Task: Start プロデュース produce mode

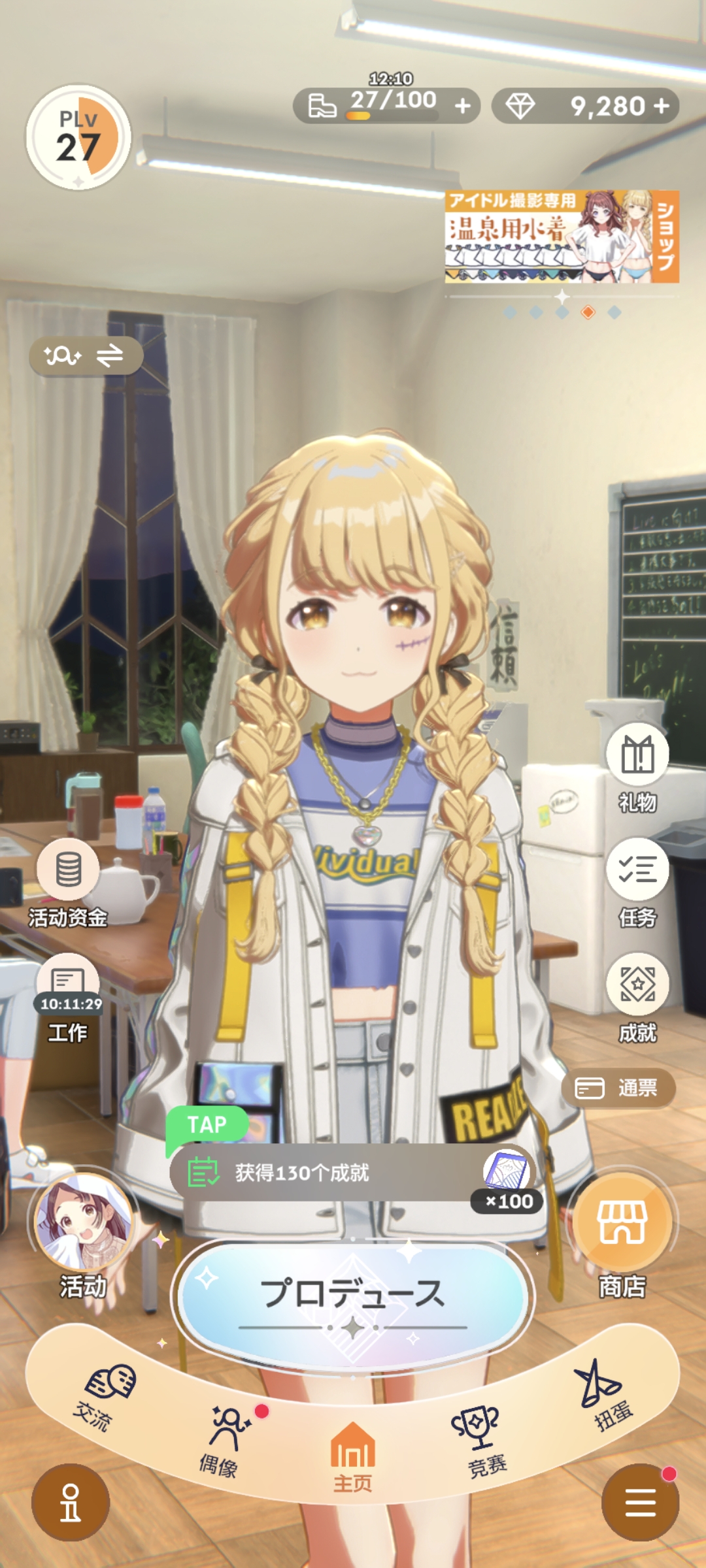Action: point(353,1295)
